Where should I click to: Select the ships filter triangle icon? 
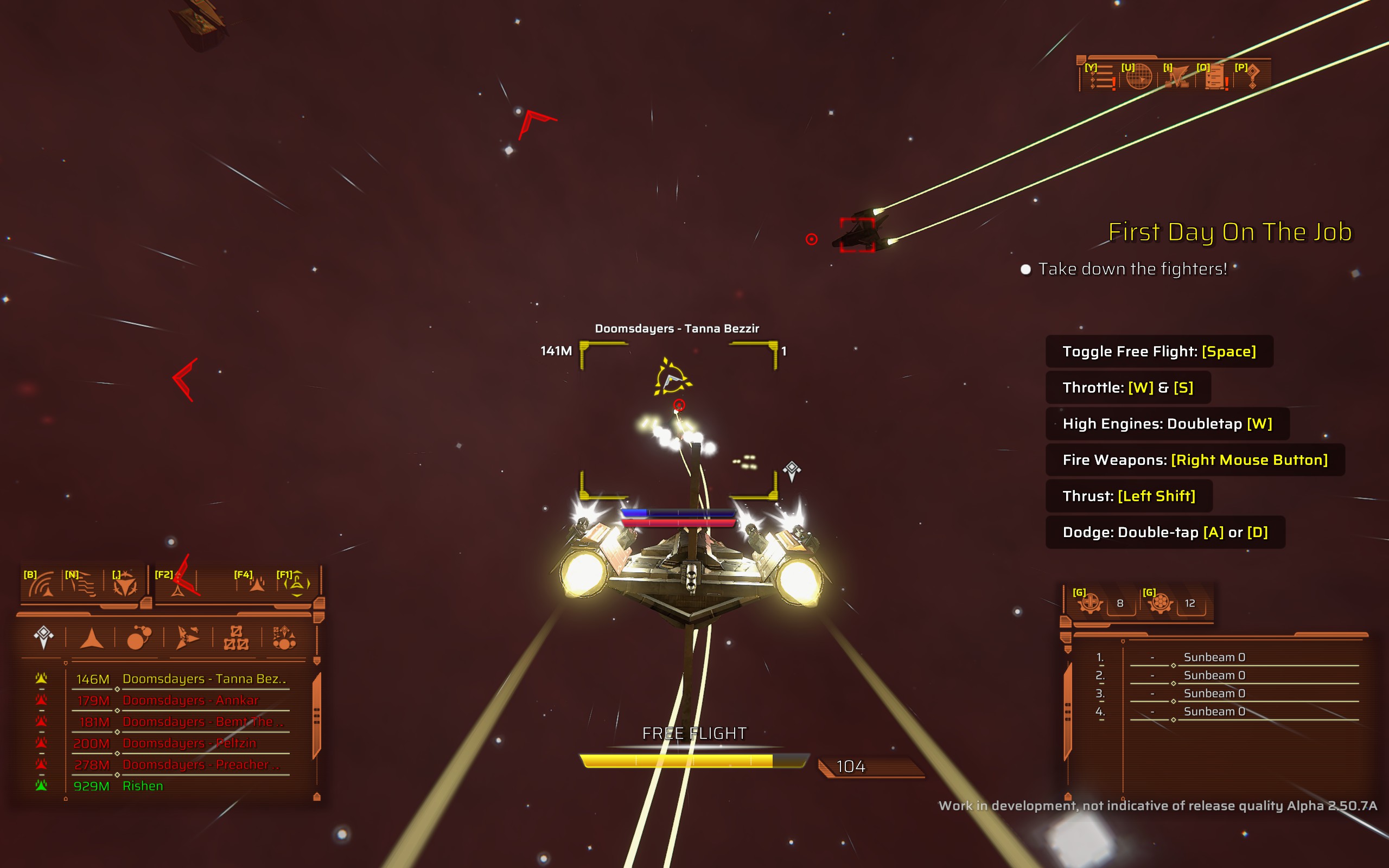click(x=91, y=639)
